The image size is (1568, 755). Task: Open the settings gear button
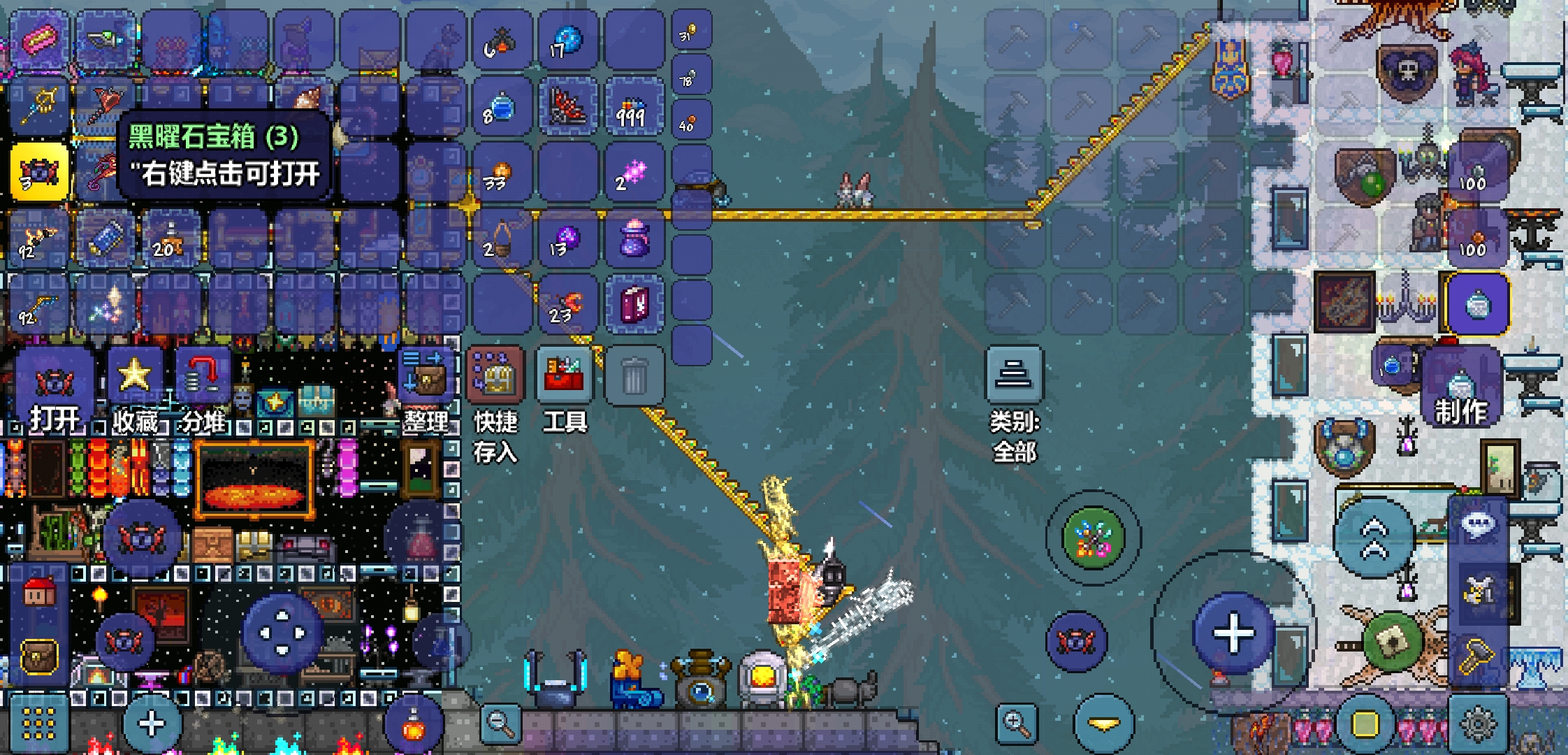pos(1478,724)
